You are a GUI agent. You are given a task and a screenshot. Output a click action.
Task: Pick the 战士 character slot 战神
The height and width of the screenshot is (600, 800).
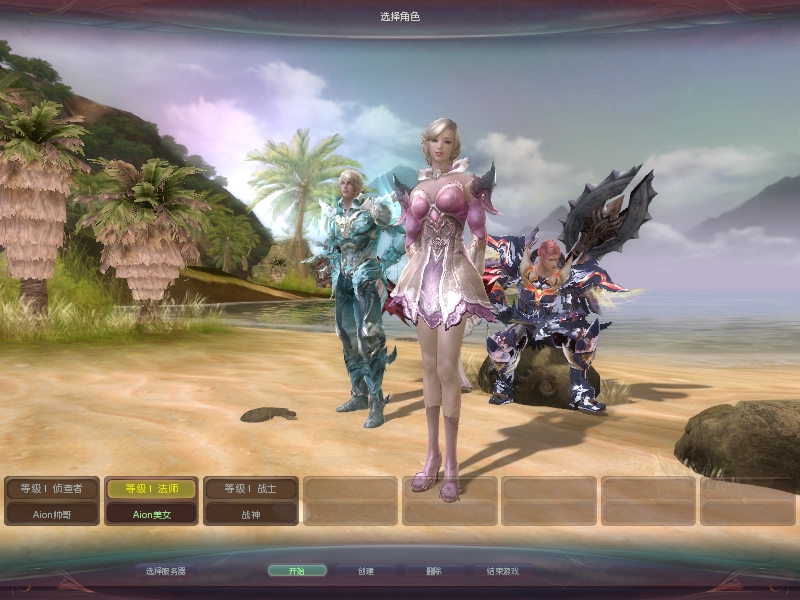coord(251,501)
